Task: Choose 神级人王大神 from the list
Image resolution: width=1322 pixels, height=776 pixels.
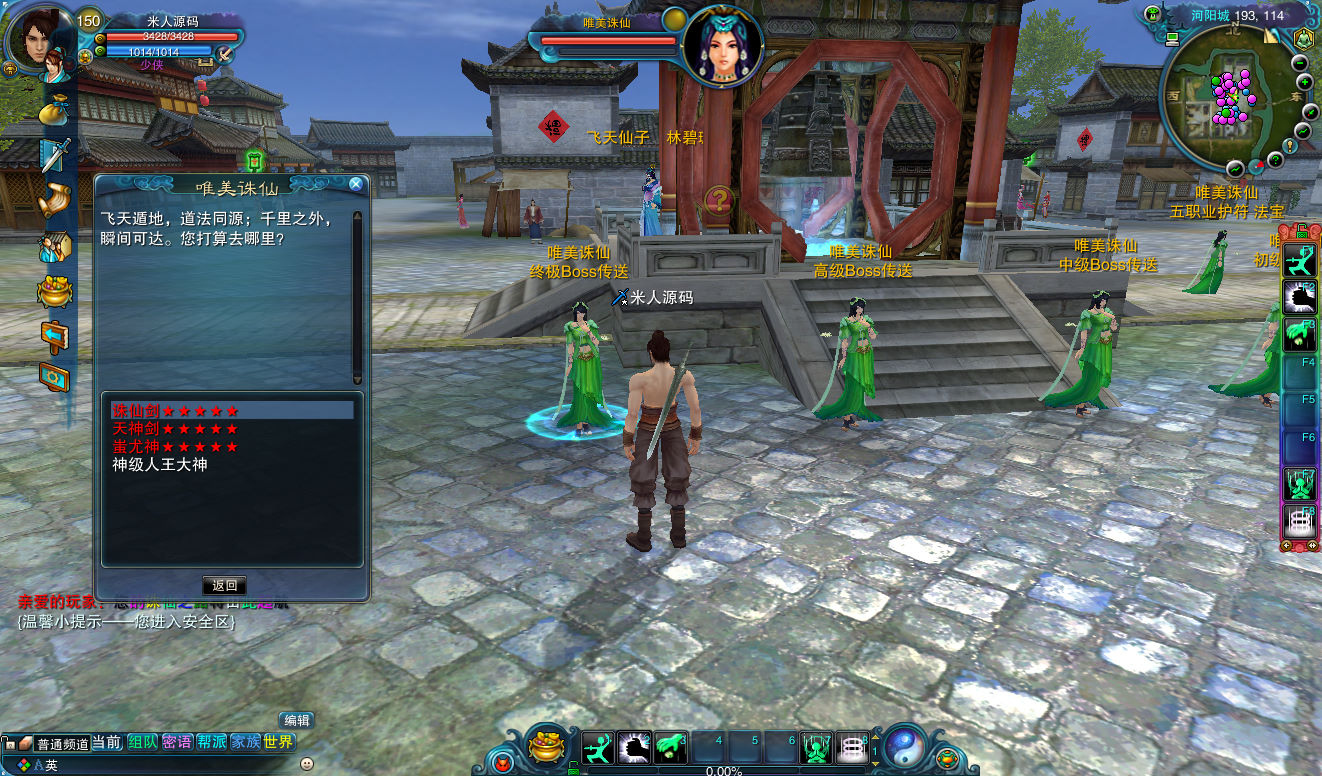Action: (160, 465)
